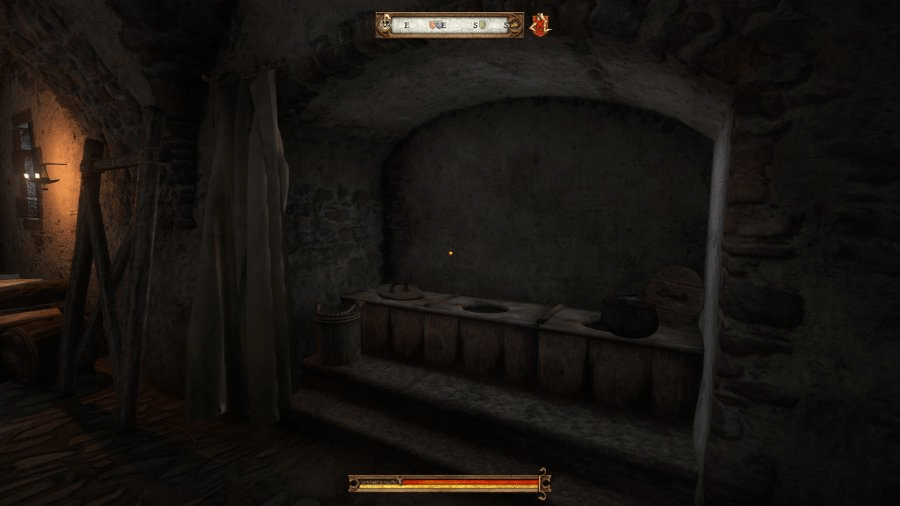
Task: Select the red and blue shield compass marker
Action: 432,25
